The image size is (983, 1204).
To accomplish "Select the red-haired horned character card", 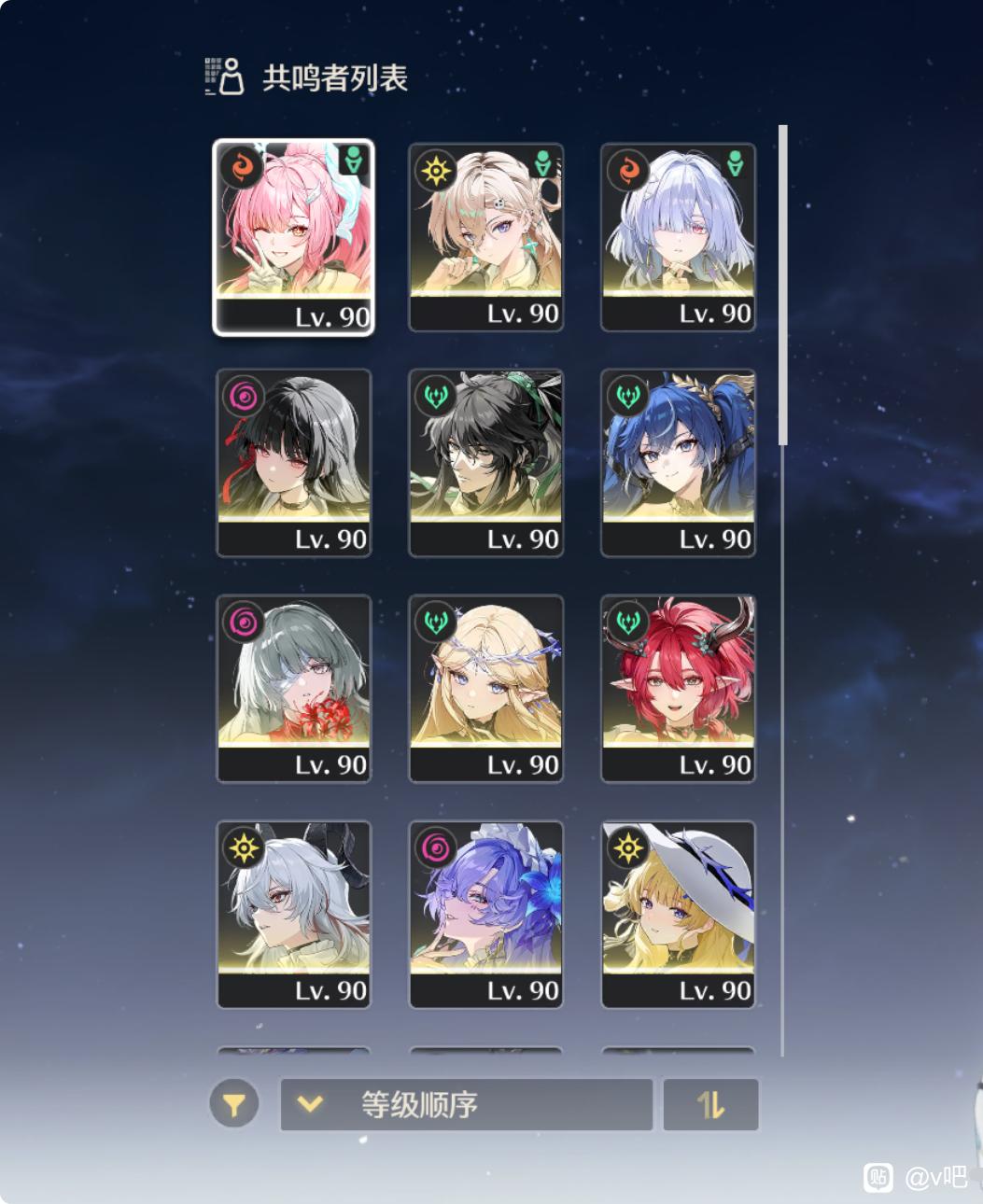I will click(x=678, y=689).
